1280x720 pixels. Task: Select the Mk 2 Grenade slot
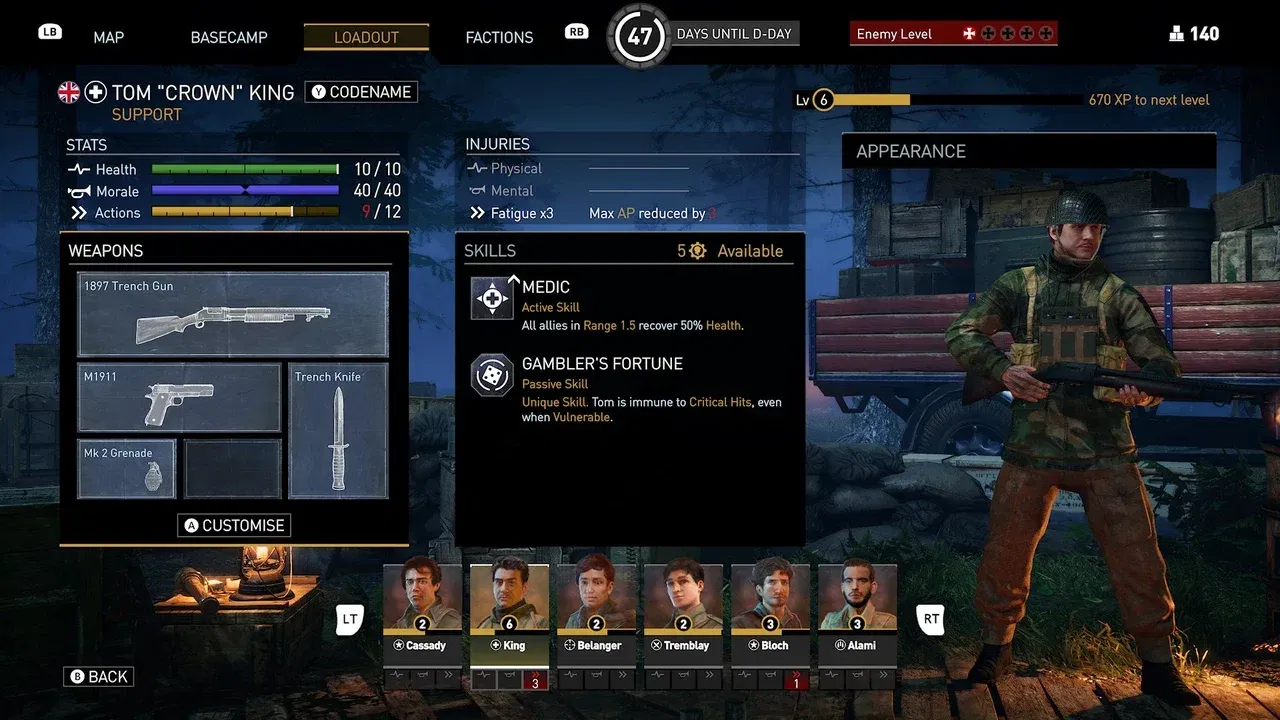point(126,468)
